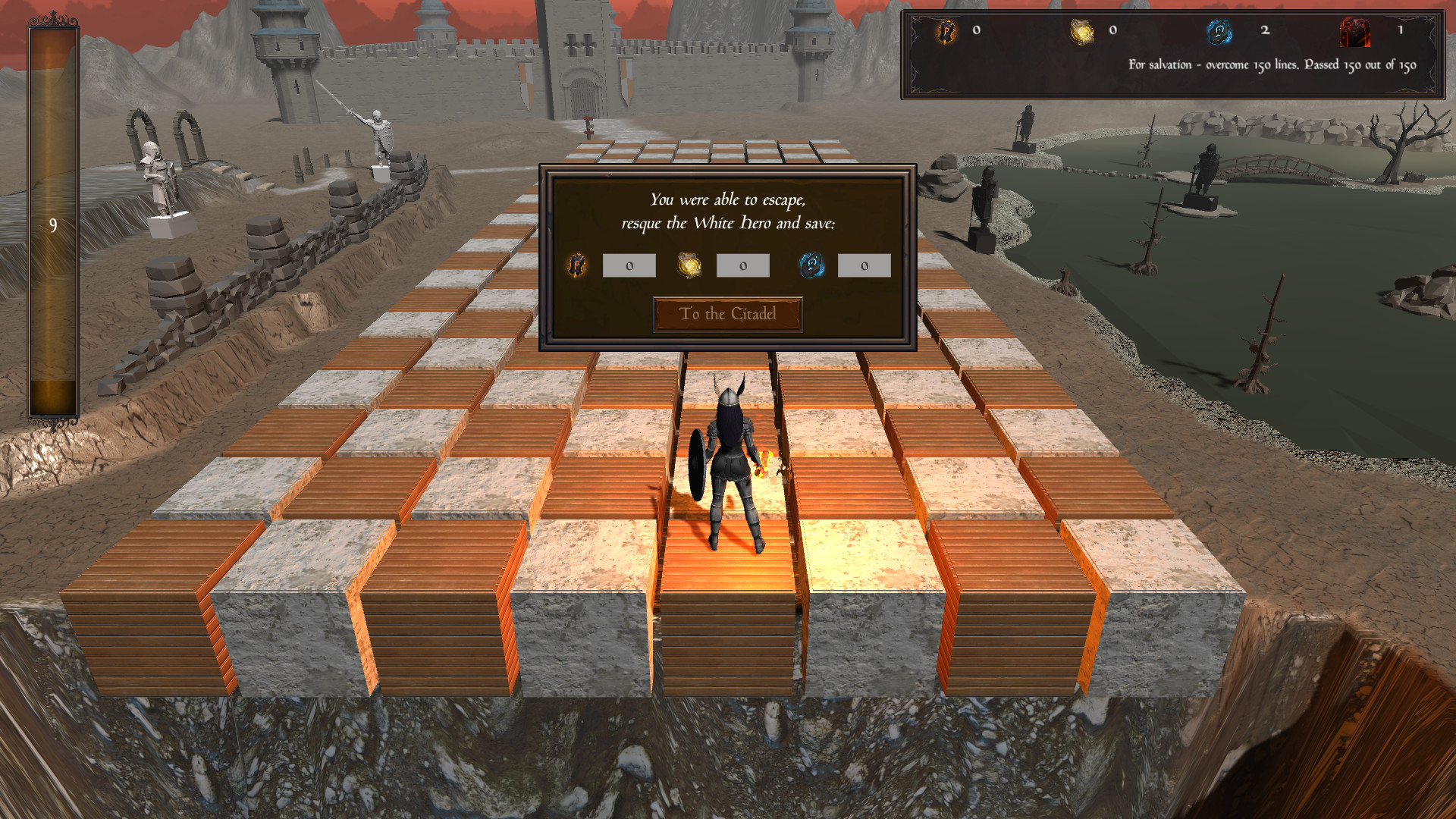This screenshot has height=819, width=1456.
Task: Click the first rune amount field showing 0
Action: click(x=628, y=266)
